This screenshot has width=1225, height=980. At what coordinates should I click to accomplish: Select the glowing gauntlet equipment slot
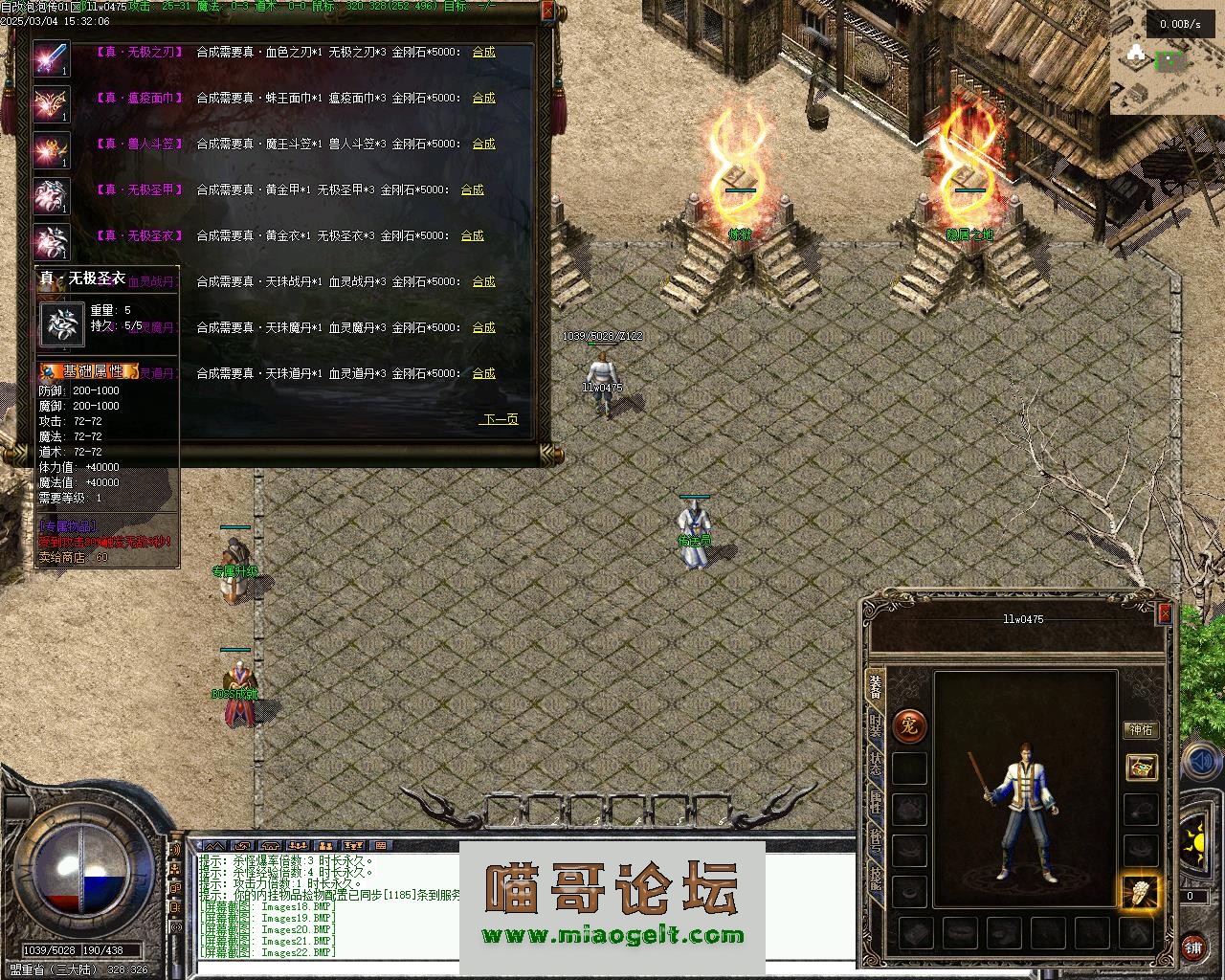tap(1139, 893)
